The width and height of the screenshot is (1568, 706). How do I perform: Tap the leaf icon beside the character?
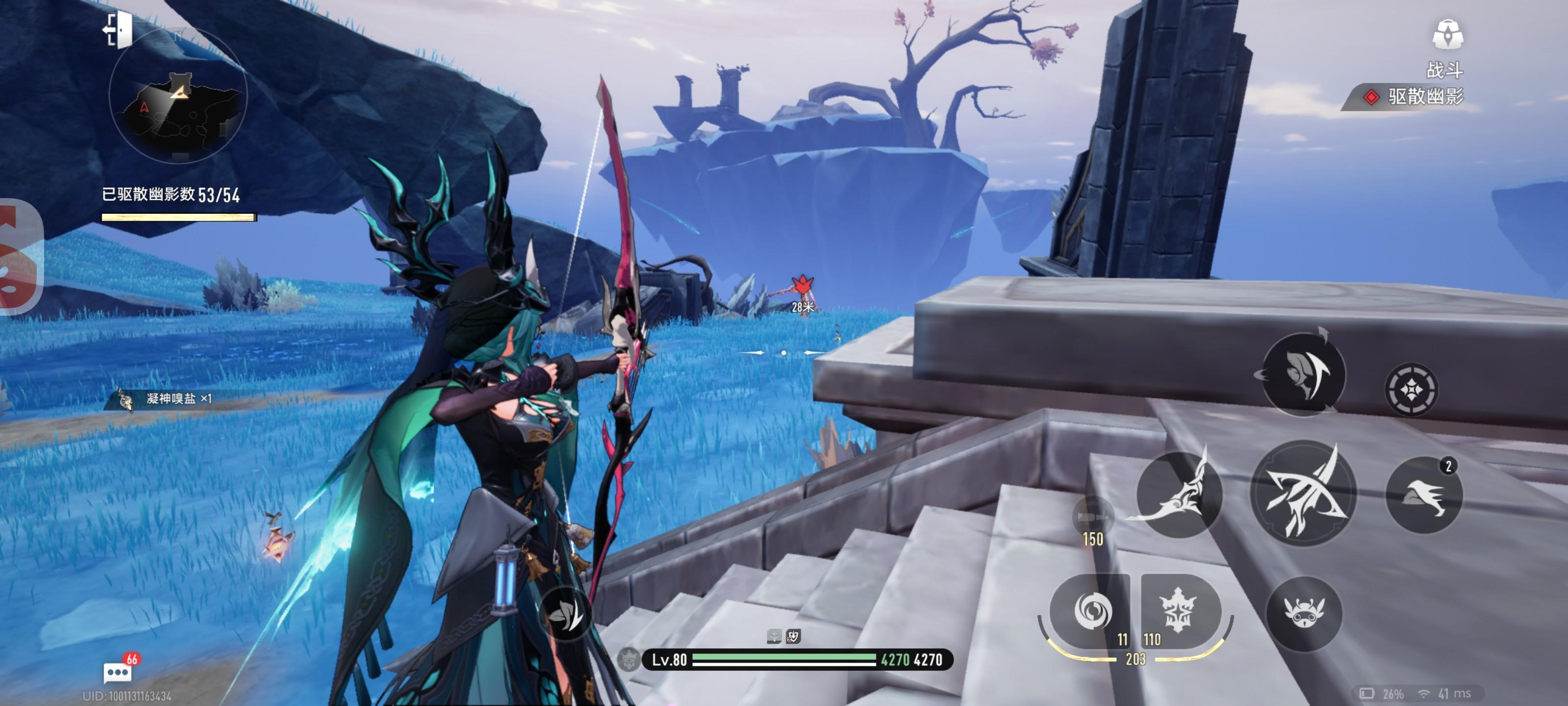click(x=565, y=614)
